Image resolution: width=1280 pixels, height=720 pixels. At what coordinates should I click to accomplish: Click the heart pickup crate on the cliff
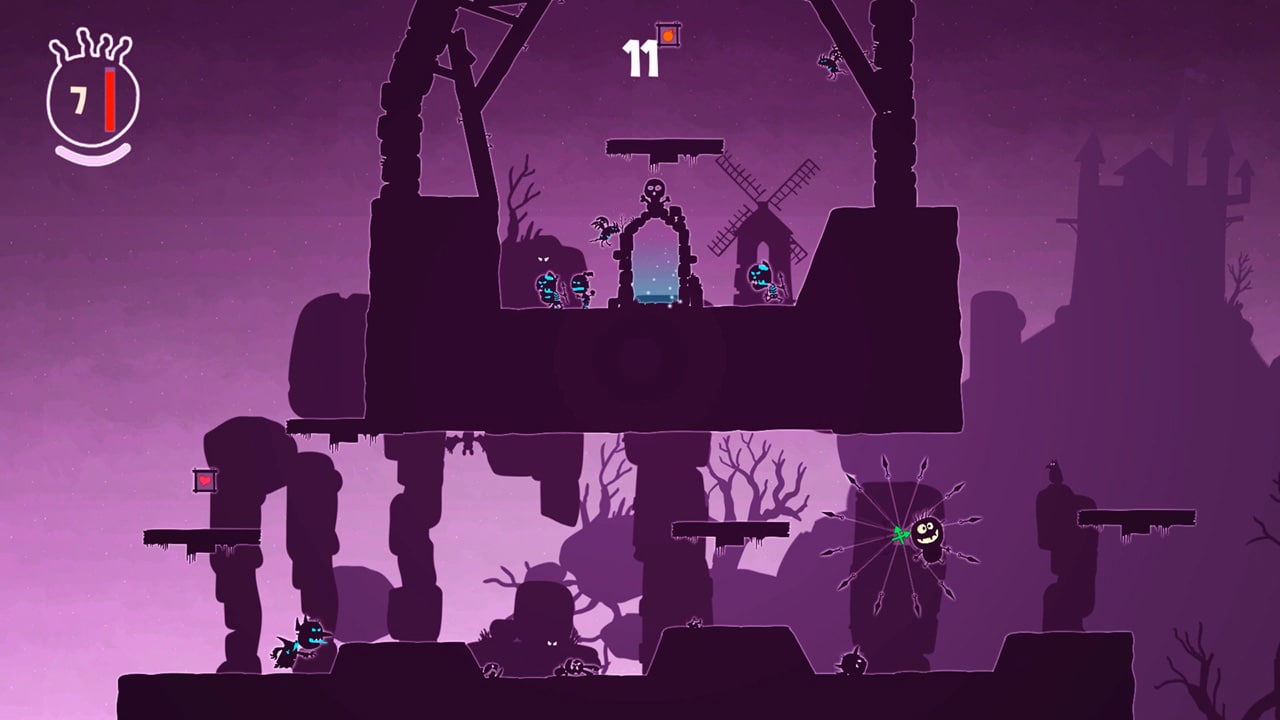(x=203, y=482)
